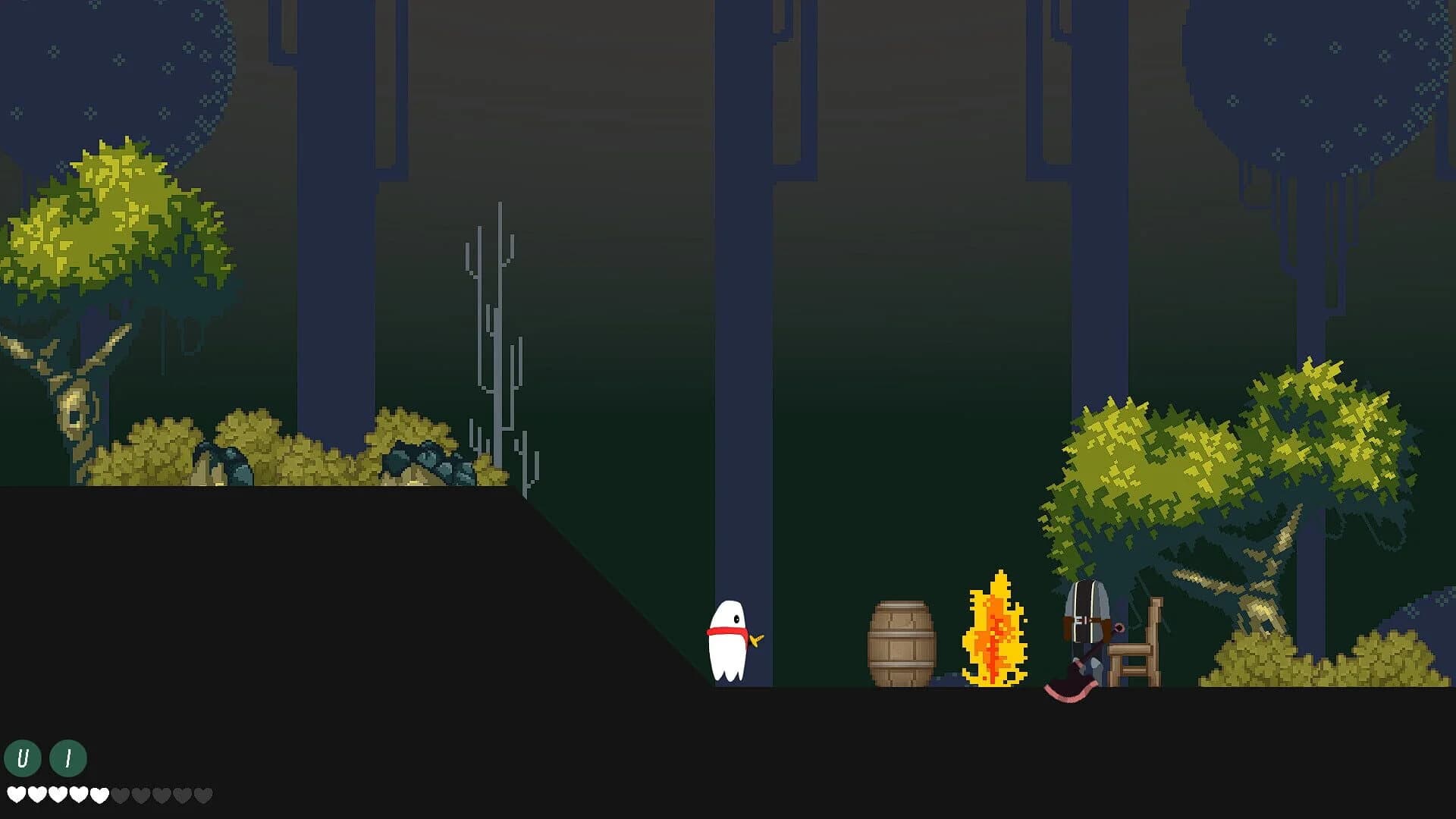Click the middle empty gray heart
Viewport: 1456px width, 819px height.
point(164,795)
